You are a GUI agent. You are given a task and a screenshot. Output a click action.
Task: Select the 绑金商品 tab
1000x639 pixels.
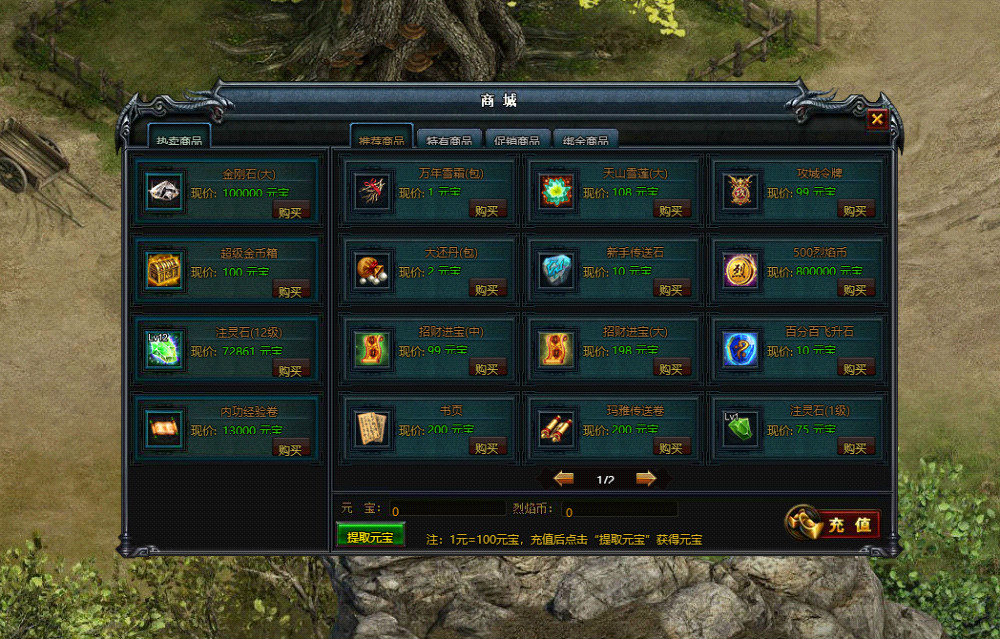tap(585, 140)
